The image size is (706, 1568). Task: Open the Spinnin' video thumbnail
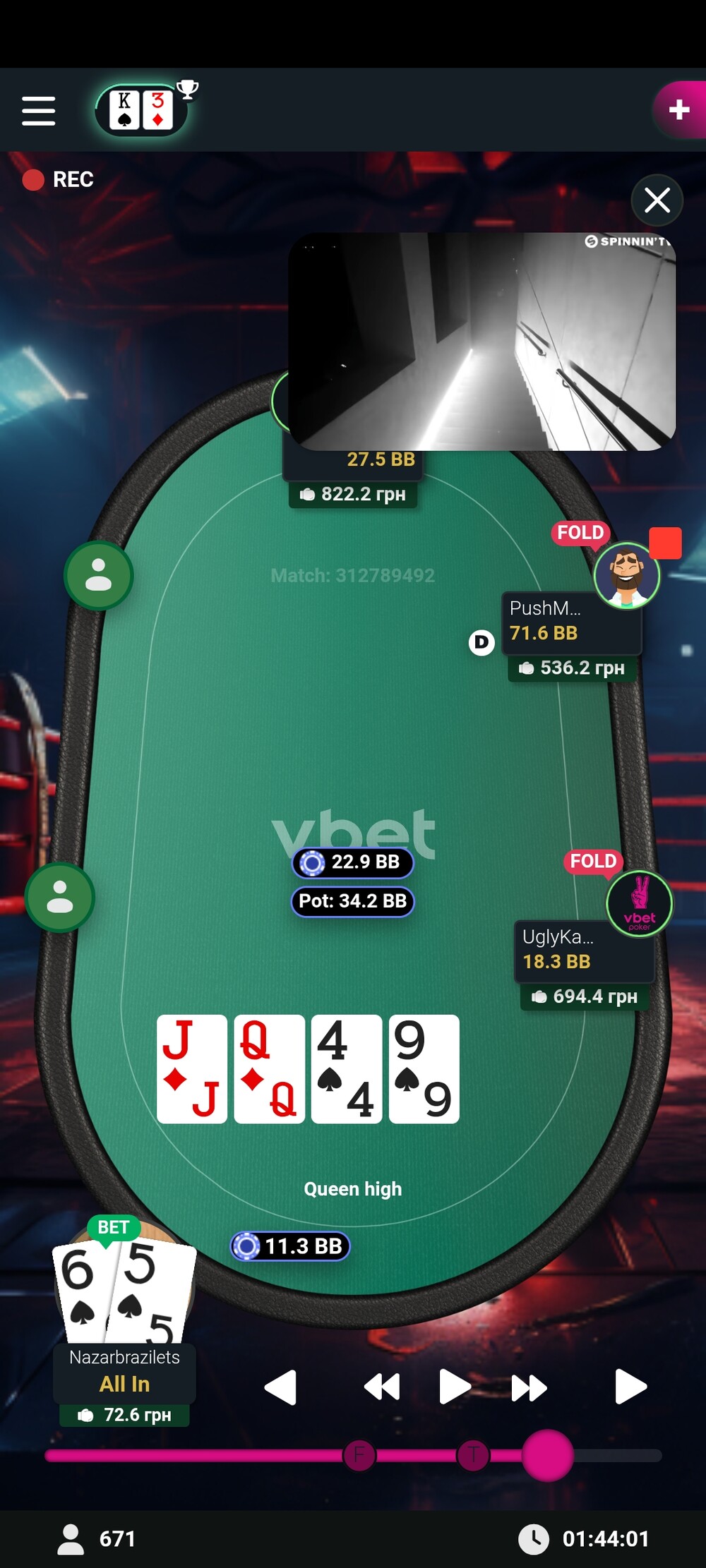click(482, 342)
